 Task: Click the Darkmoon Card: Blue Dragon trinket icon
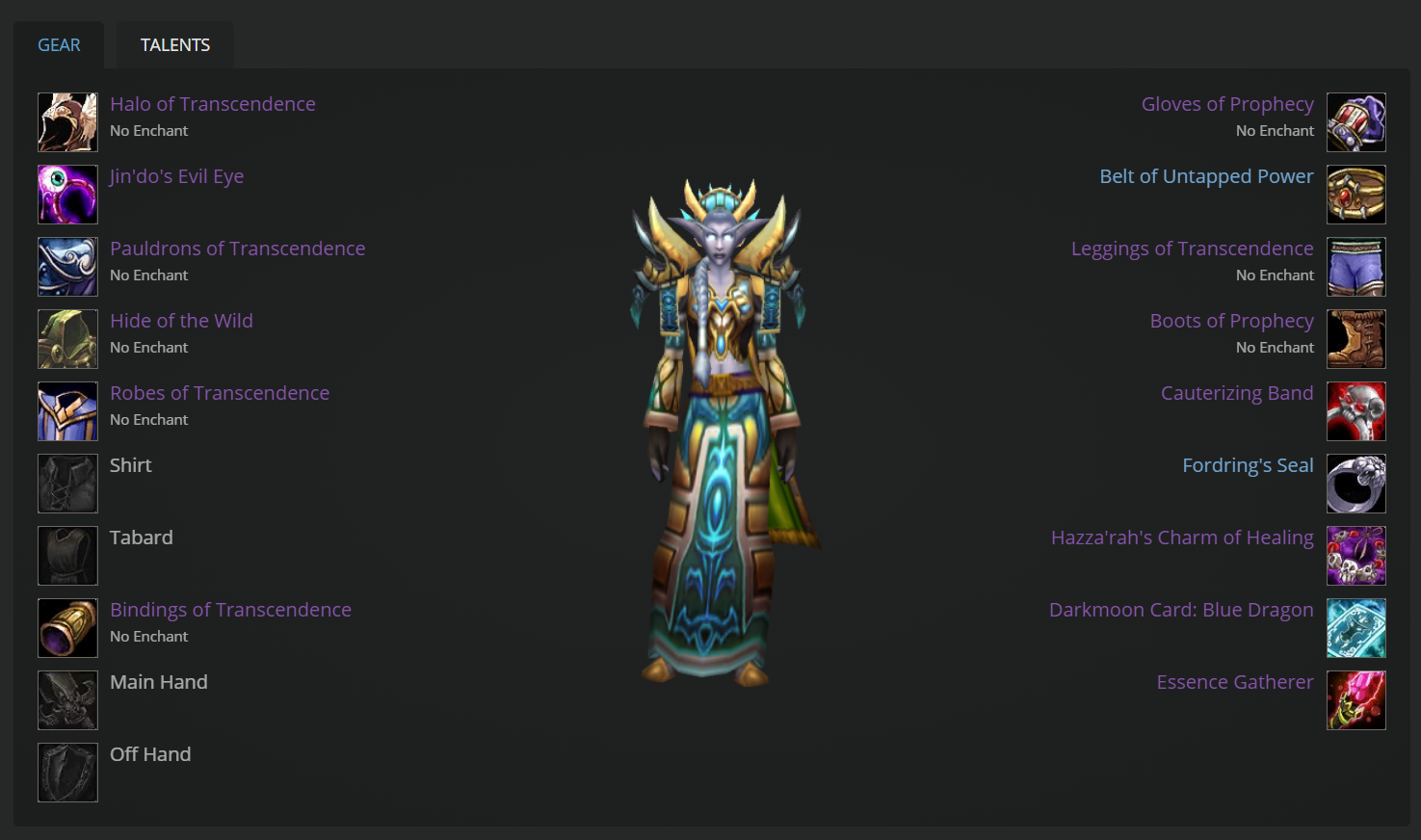1355,627
